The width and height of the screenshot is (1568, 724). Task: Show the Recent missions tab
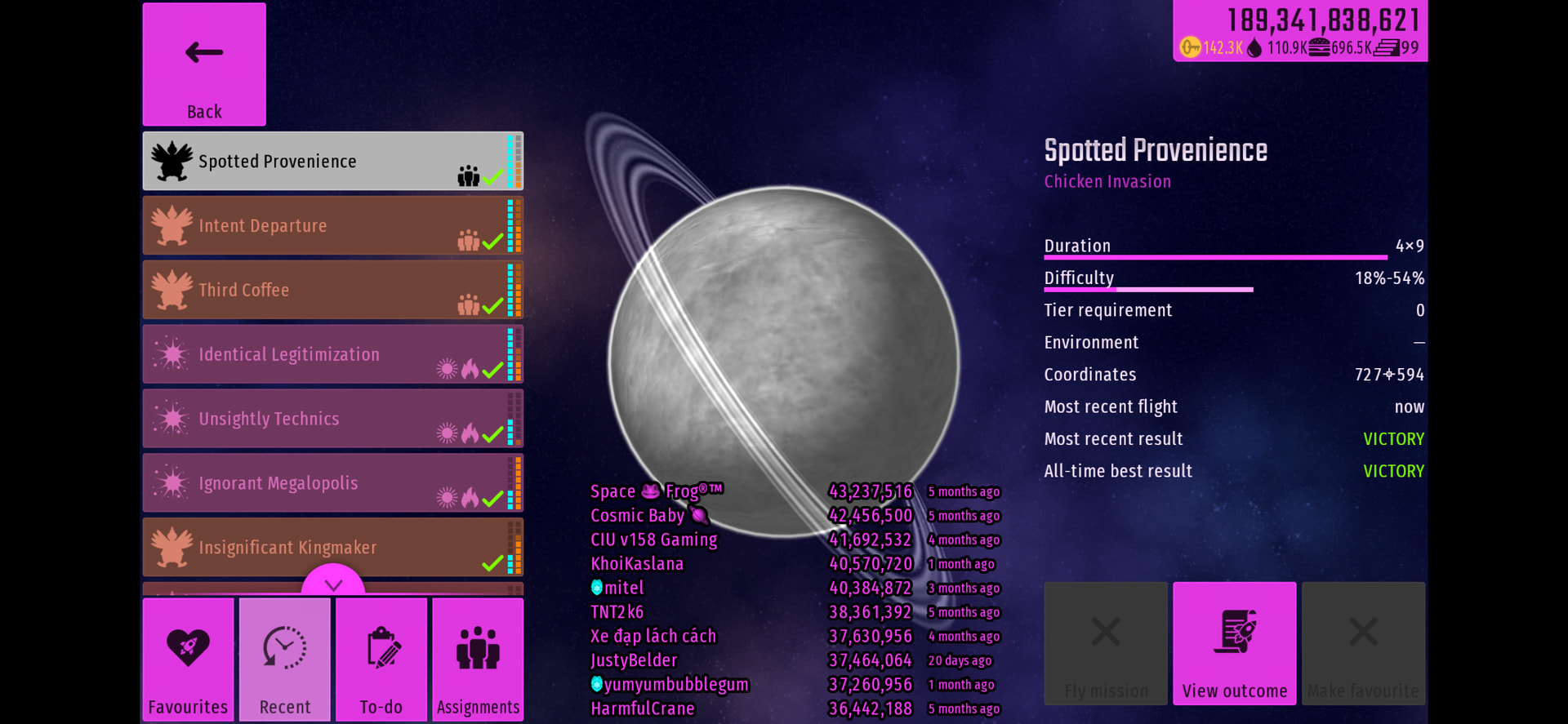point(285,660)
